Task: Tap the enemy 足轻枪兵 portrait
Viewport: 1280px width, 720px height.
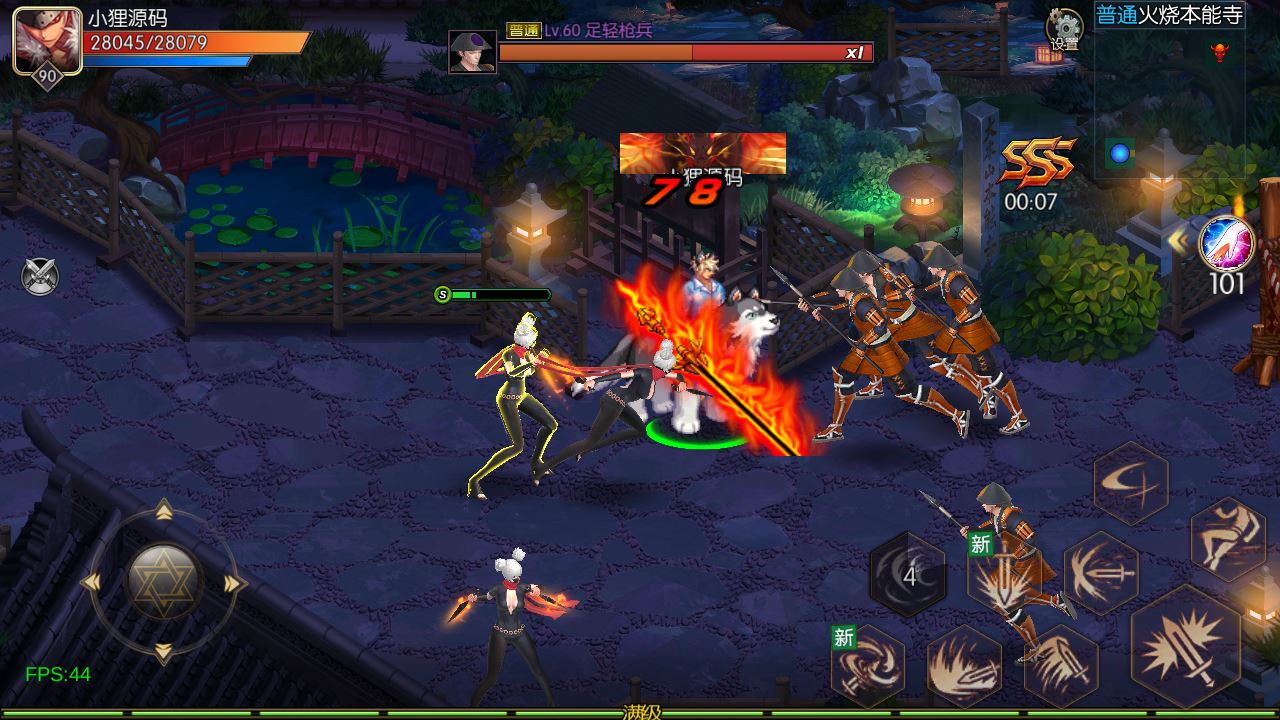Action: tap(472, 51)
